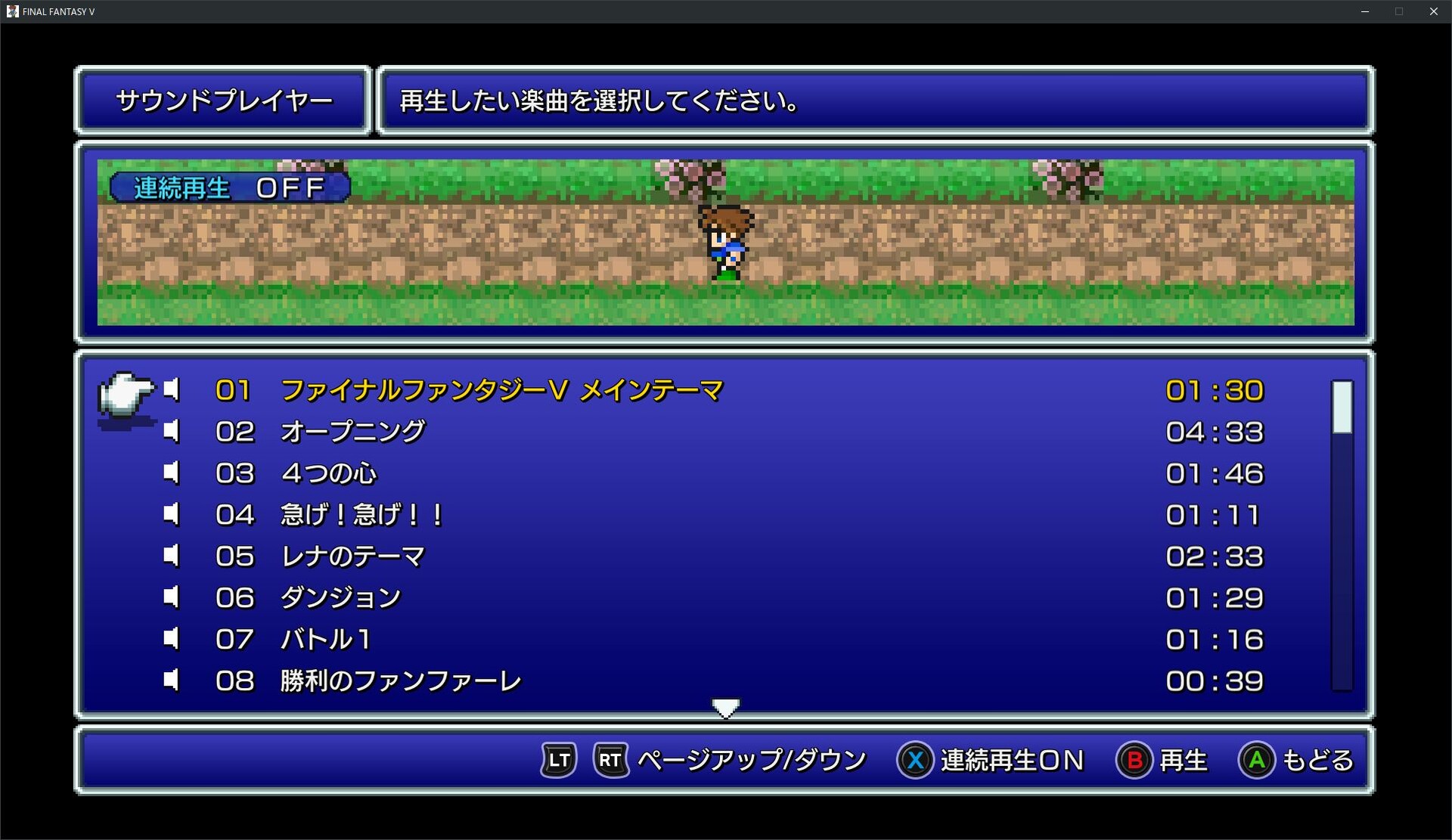The image size is (1452, 840).
Task: Select track 05 レナのテーマ from the list
Action: [352, 556]
